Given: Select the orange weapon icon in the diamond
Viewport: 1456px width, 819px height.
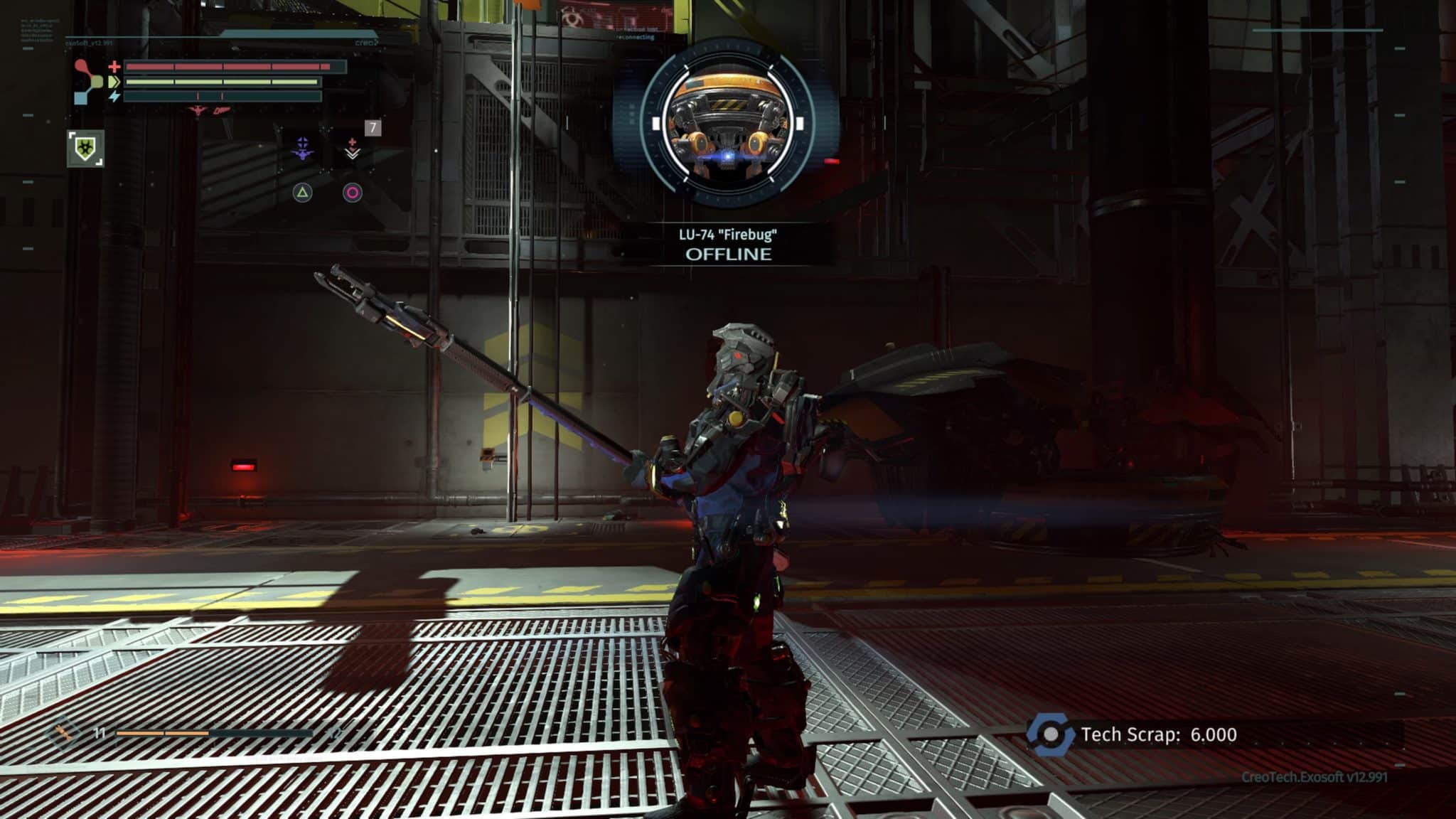Looking at the screenshot, I should point(63,732).
